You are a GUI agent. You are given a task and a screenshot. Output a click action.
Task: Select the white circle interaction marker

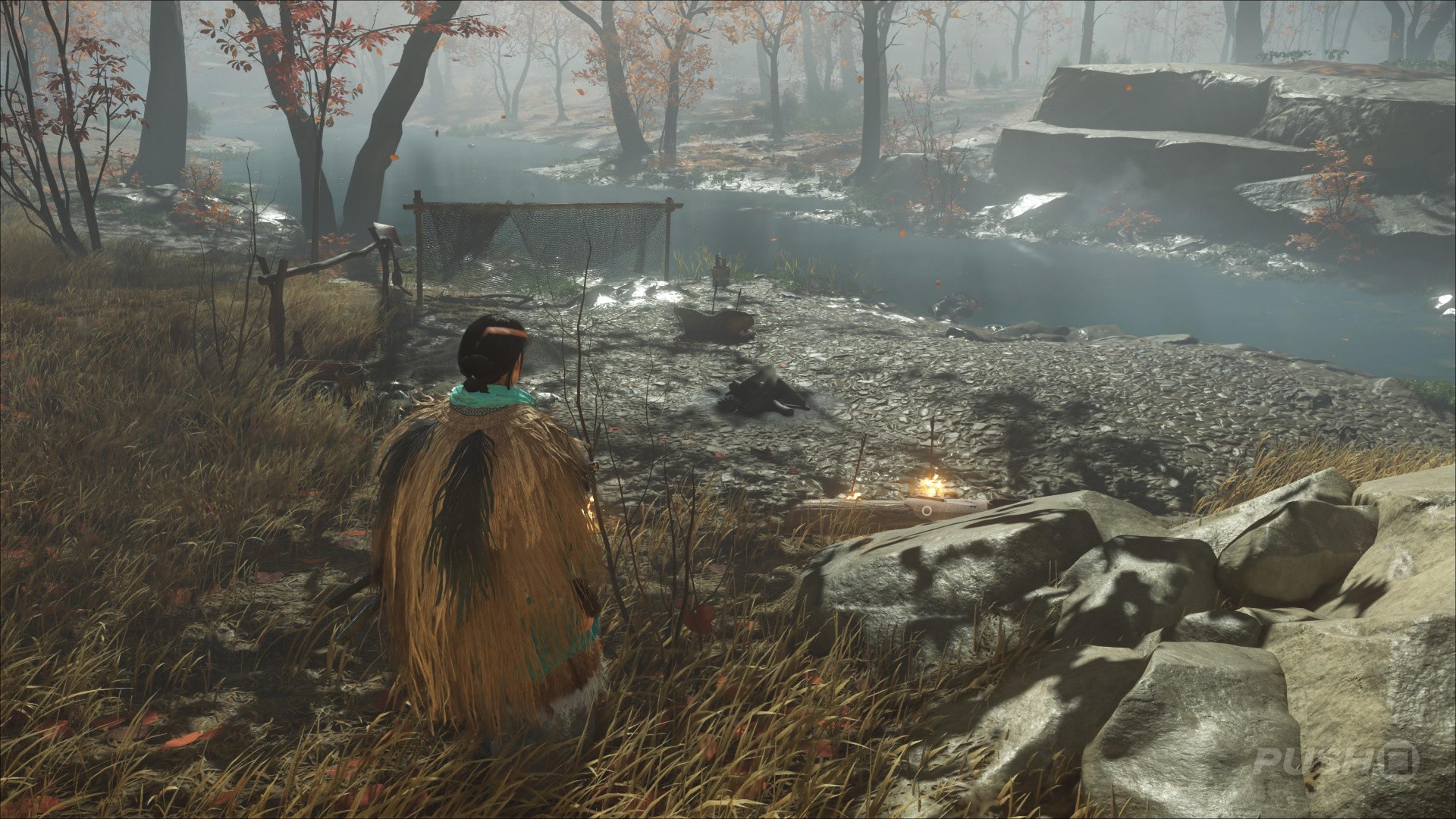926,511
